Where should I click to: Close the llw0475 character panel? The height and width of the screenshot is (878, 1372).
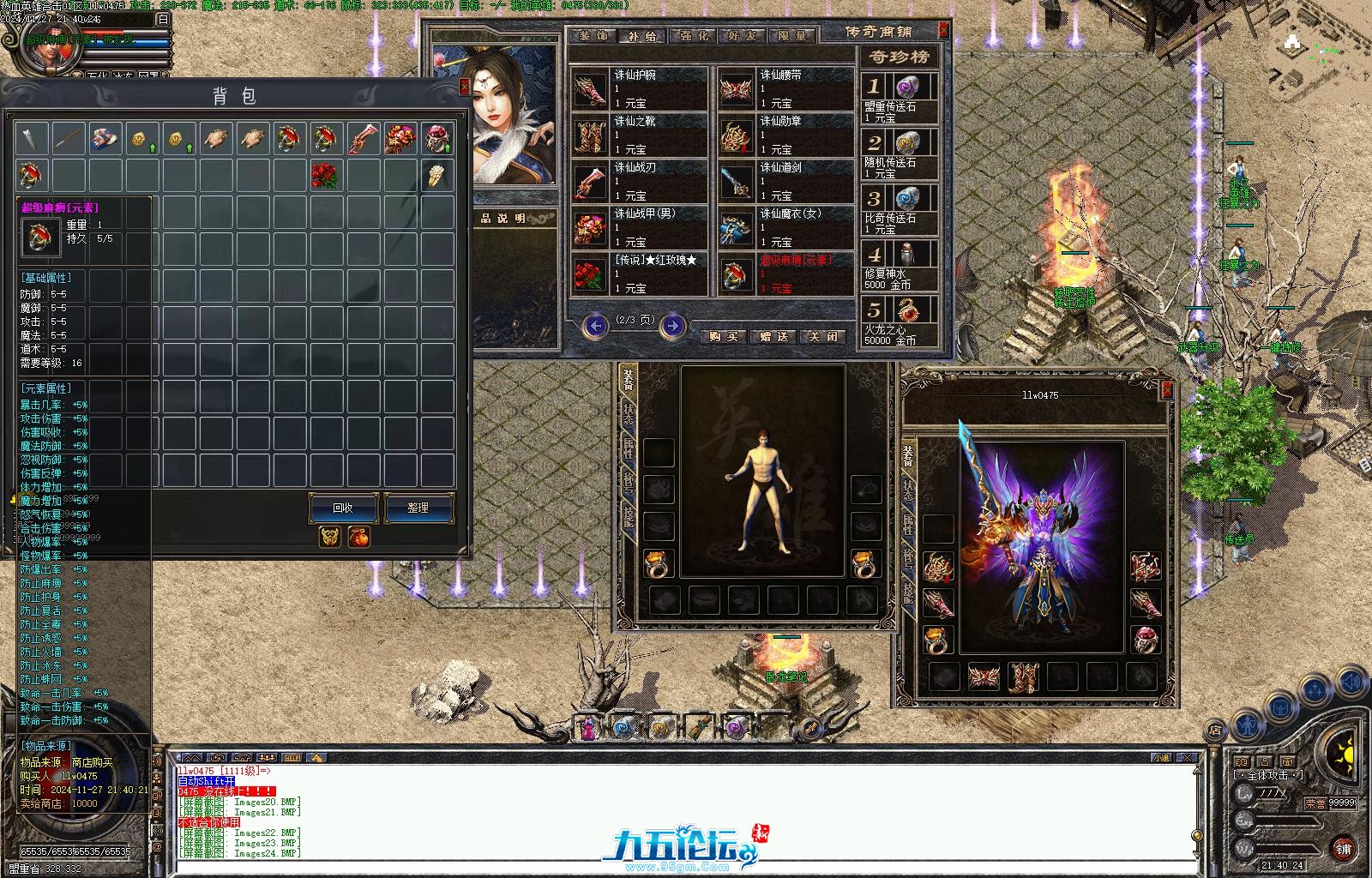pyautogui.click(x=1166, y=390)
